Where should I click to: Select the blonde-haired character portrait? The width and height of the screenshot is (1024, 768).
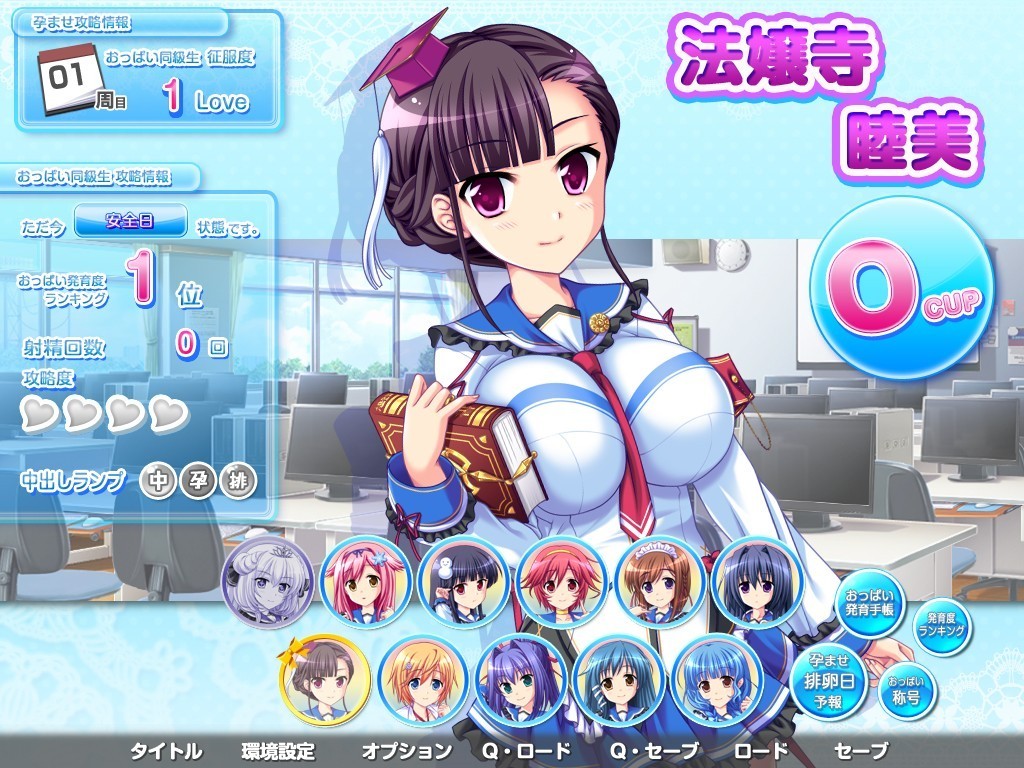tap(423, 680)
